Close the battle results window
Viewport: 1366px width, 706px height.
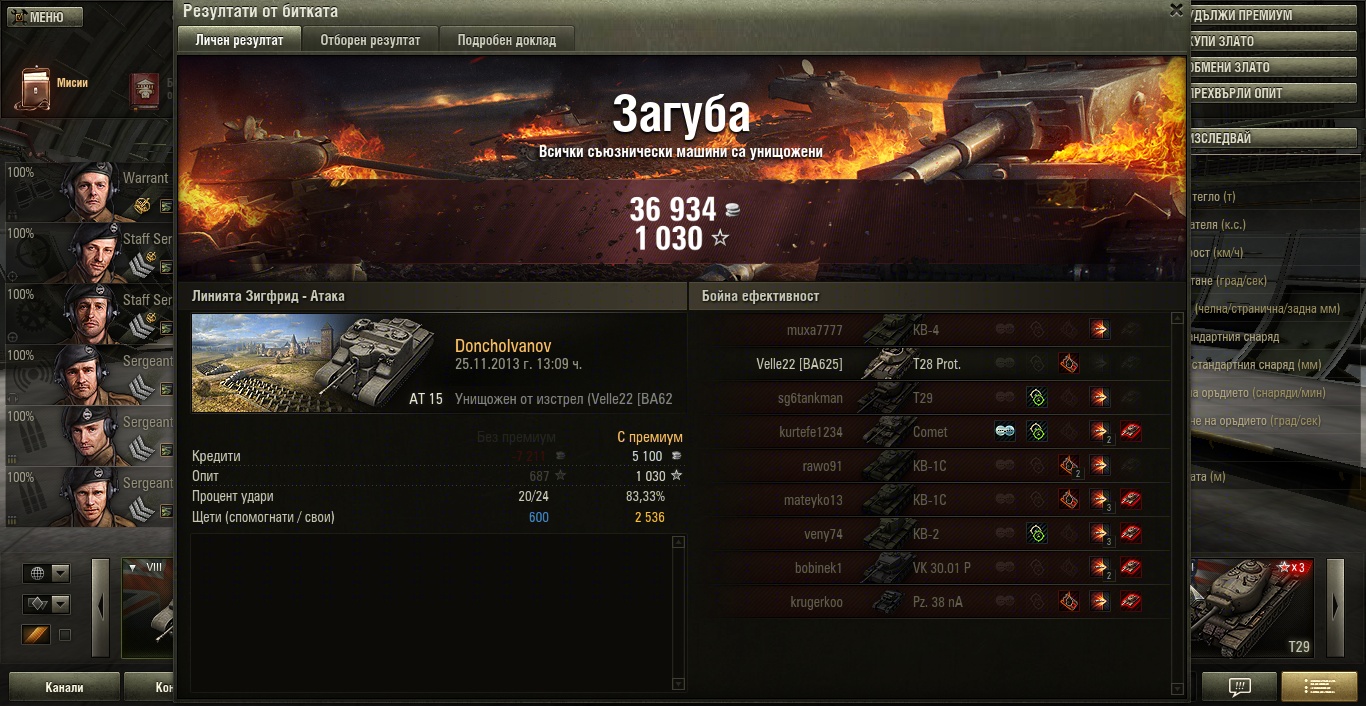click(1176, 10)
